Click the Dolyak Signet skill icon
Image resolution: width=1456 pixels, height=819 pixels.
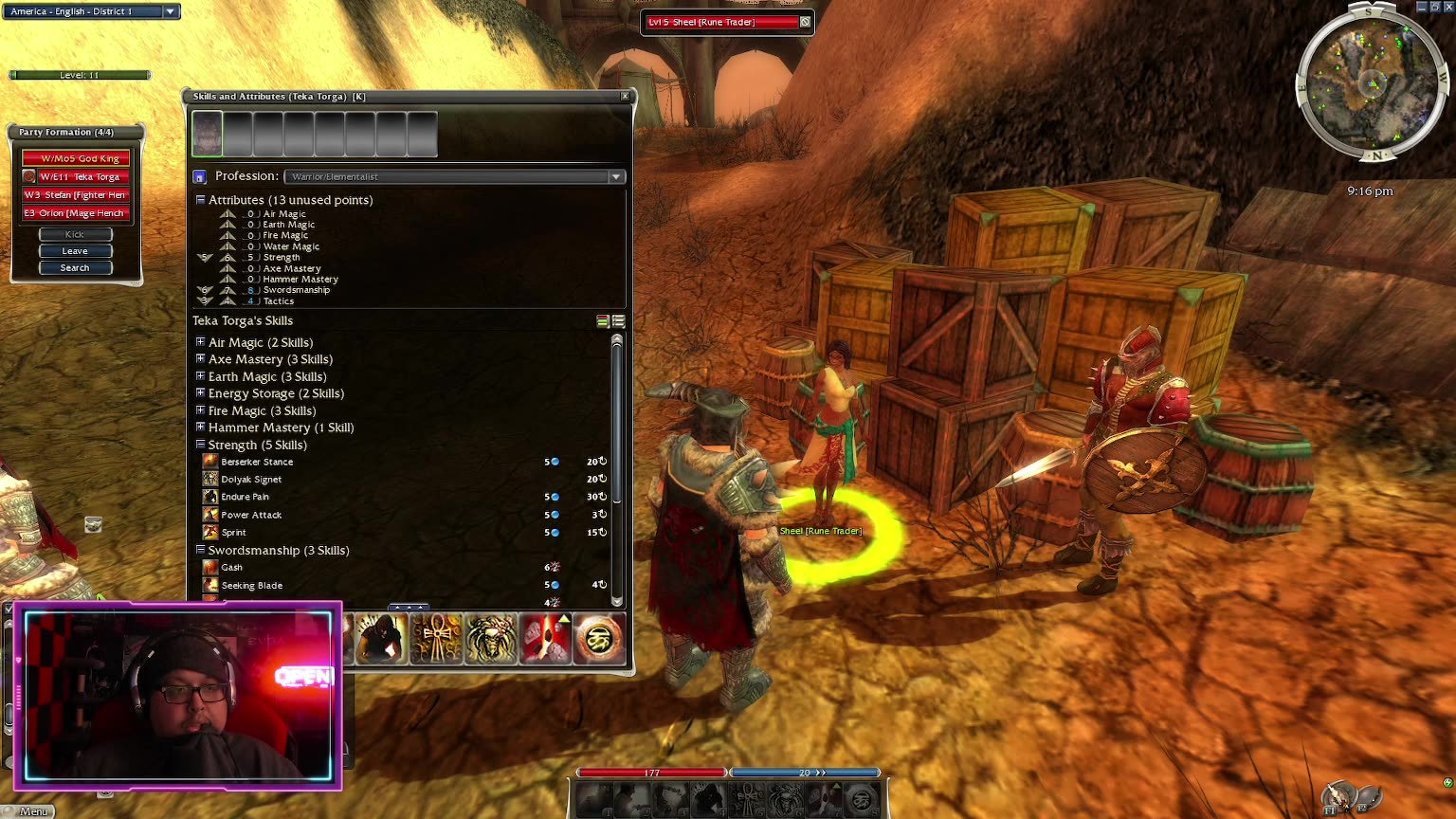(210, 479)
